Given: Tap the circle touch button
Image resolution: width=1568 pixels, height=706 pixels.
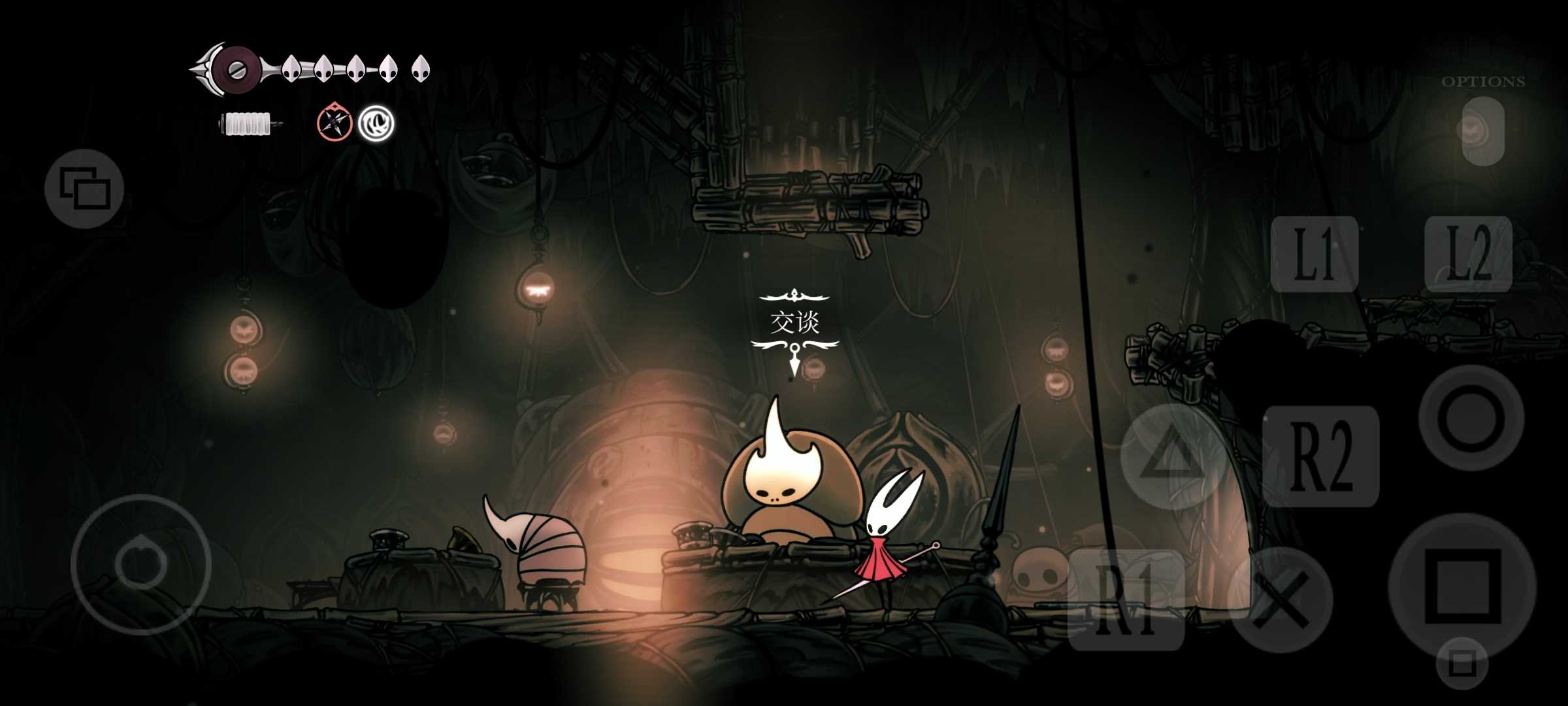Looking at the screenshot, I should coord(1471,418).
